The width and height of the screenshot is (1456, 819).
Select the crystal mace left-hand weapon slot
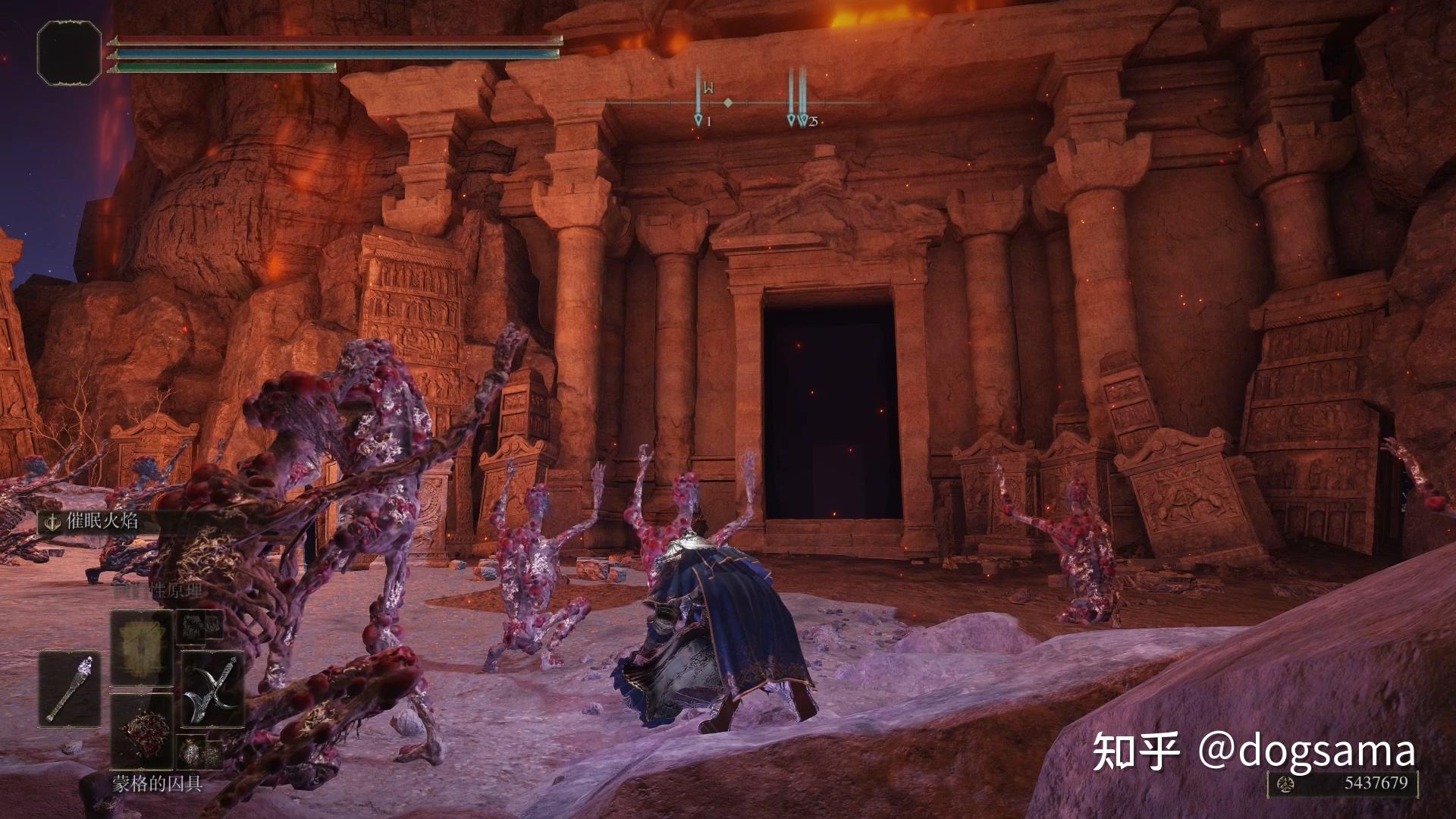70,689
